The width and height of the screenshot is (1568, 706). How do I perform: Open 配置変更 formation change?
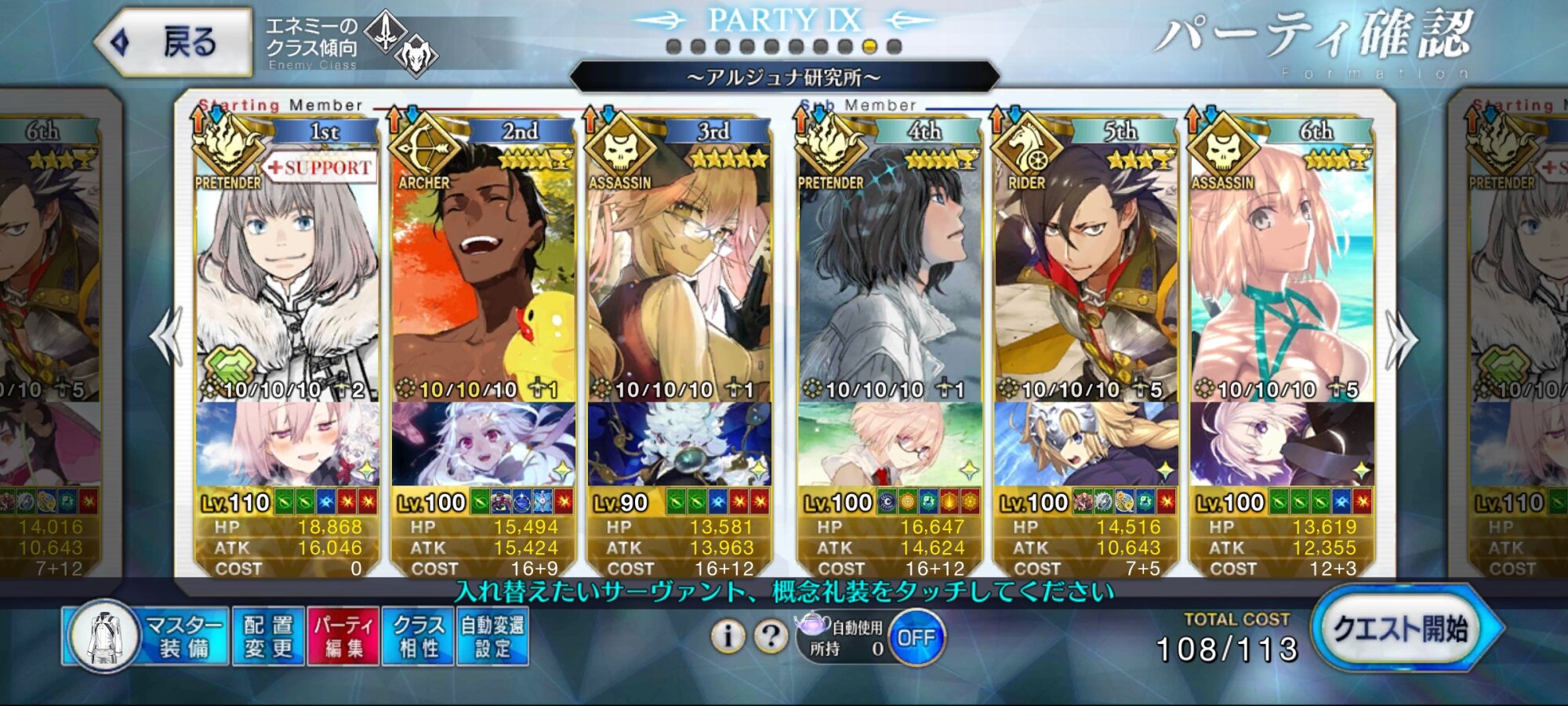(268, 636)
